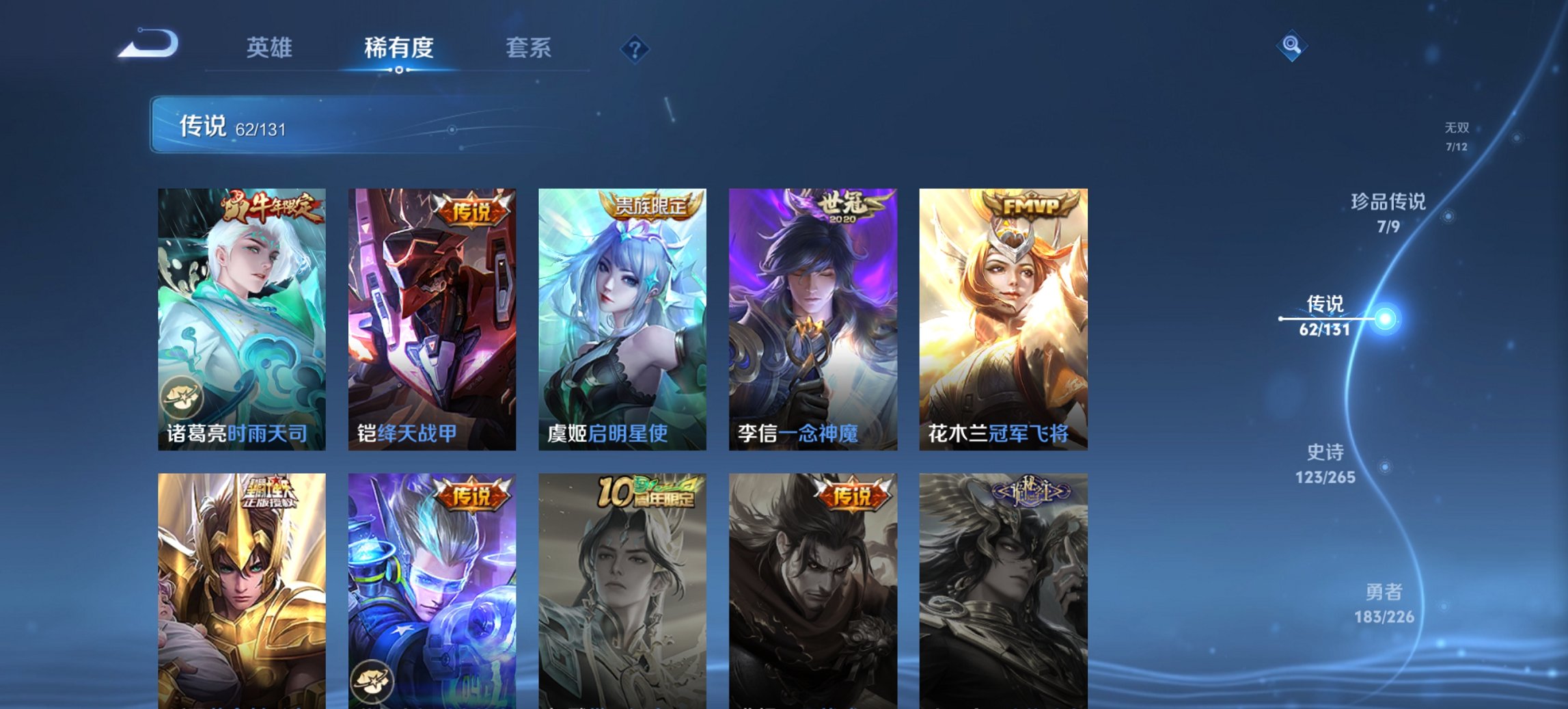This screenshot has width=1568, height=709.
Task: Switch to the 套系 tab
Action: [x=529, y=48]
